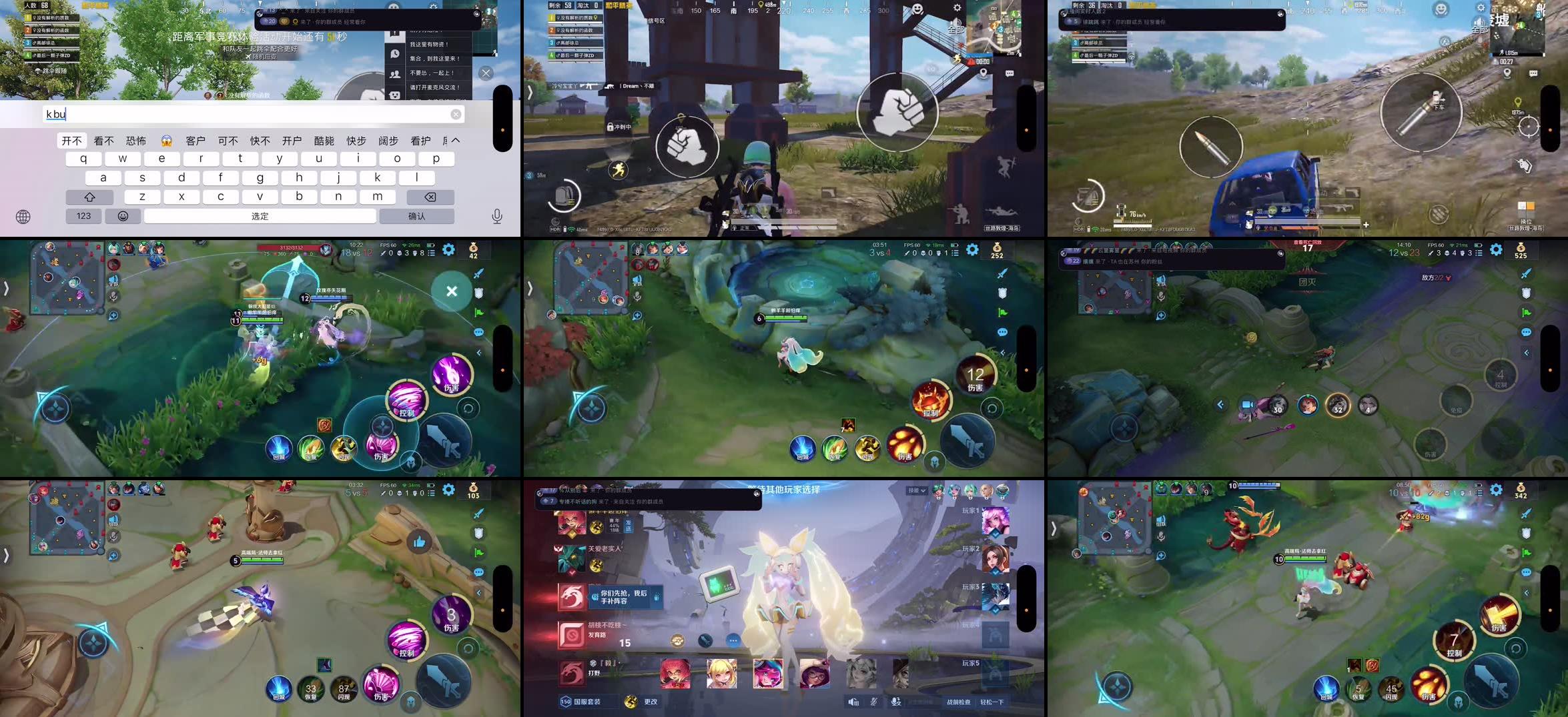Viewport: 1568px width, 717px height.
Task: Open the settings gear in the MOBA HUD
Action: [x=450, y=249]
